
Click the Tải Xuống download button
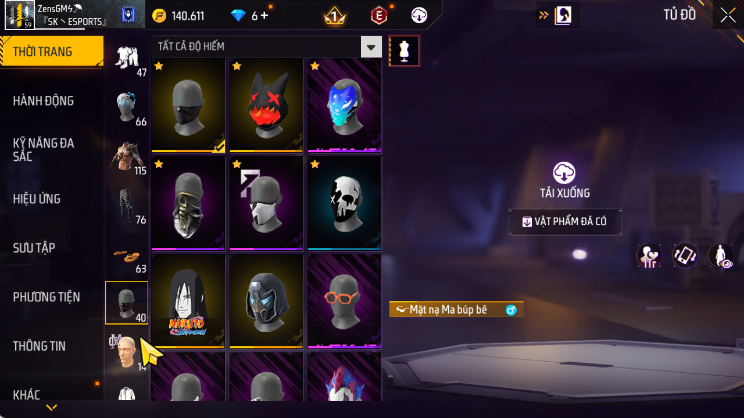(x=565, y=178)
